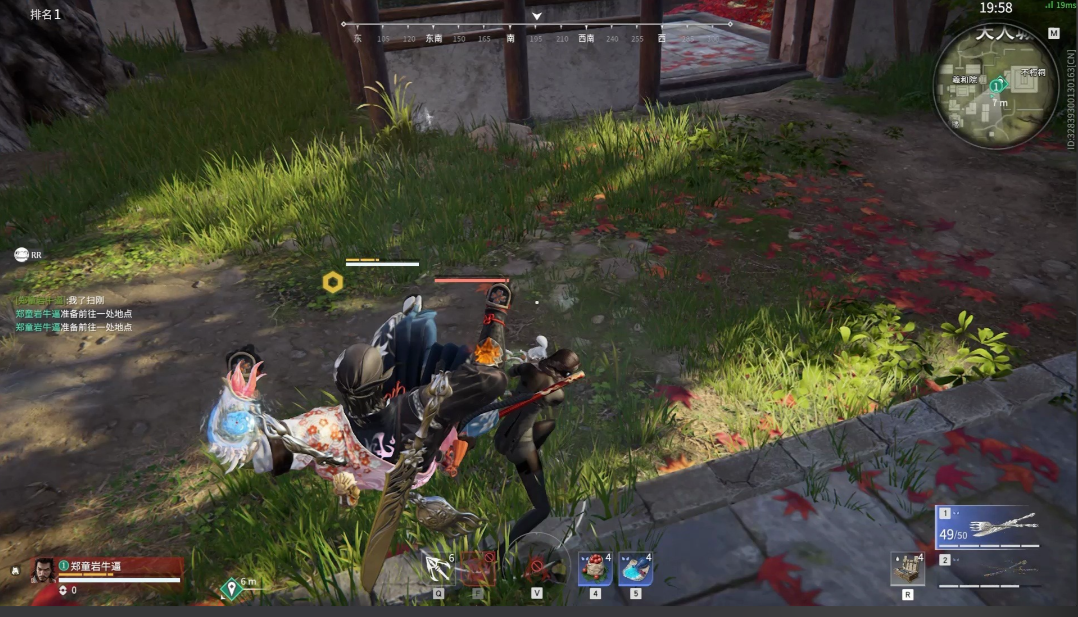Select the primary weapon slot with 49/50
1078x617 pixels.
click(x=986, y=527)
